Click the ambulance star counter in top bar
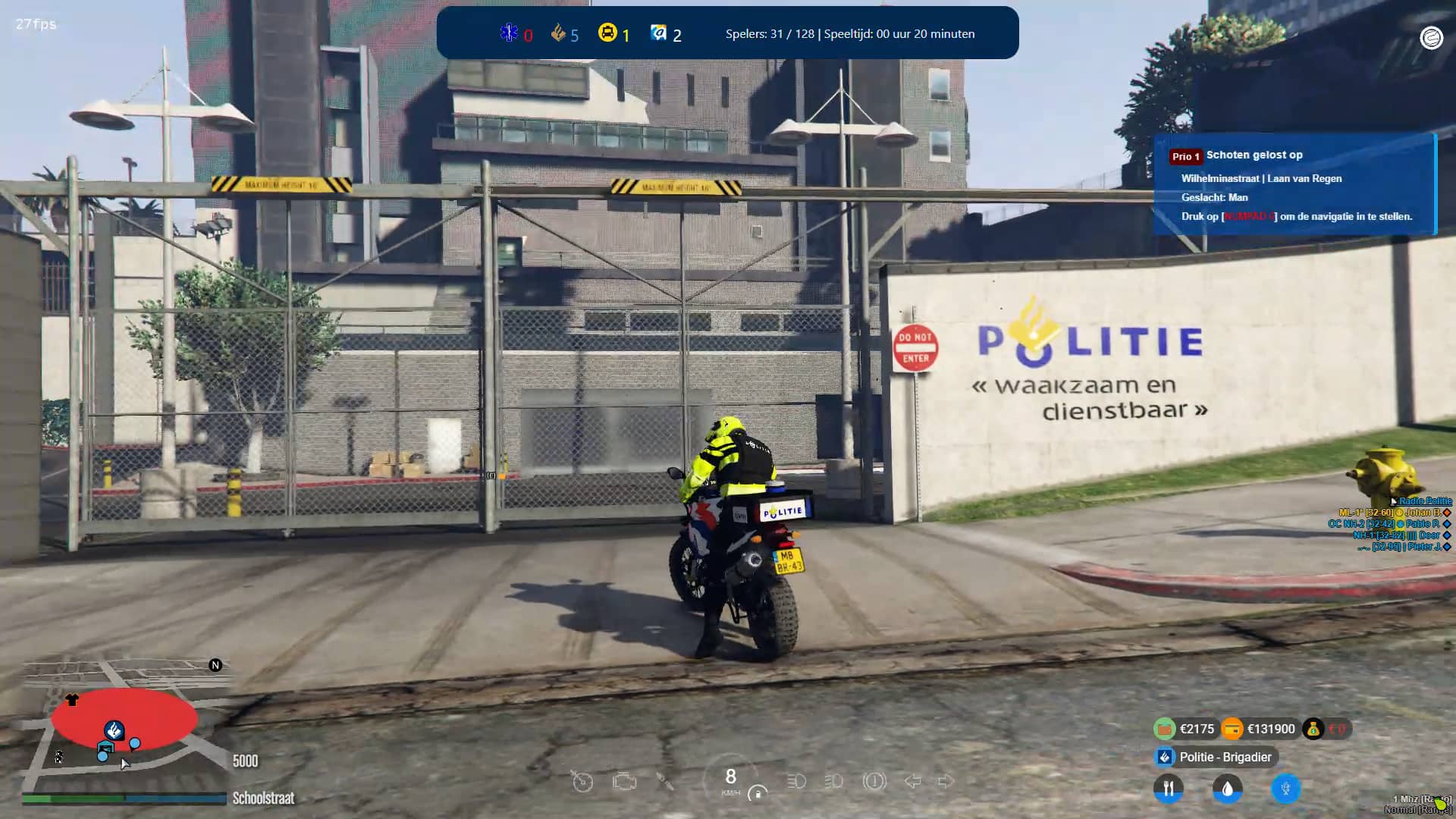The width and height of the screenshot is (1456, 819). pyautogui.click(x=509, y=33)
